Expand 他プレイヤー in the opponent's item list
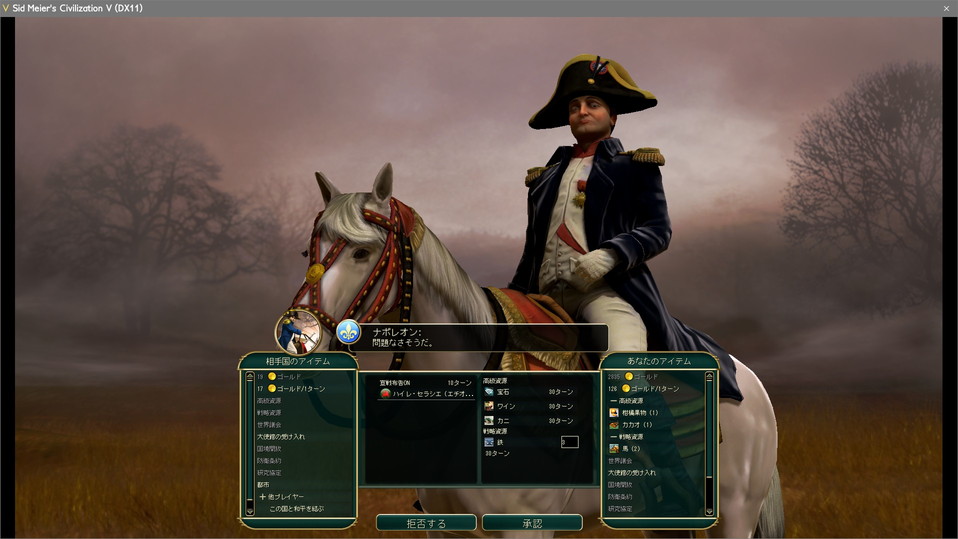The height and width of the screenshot is (539, 958). tap(285, 497)
